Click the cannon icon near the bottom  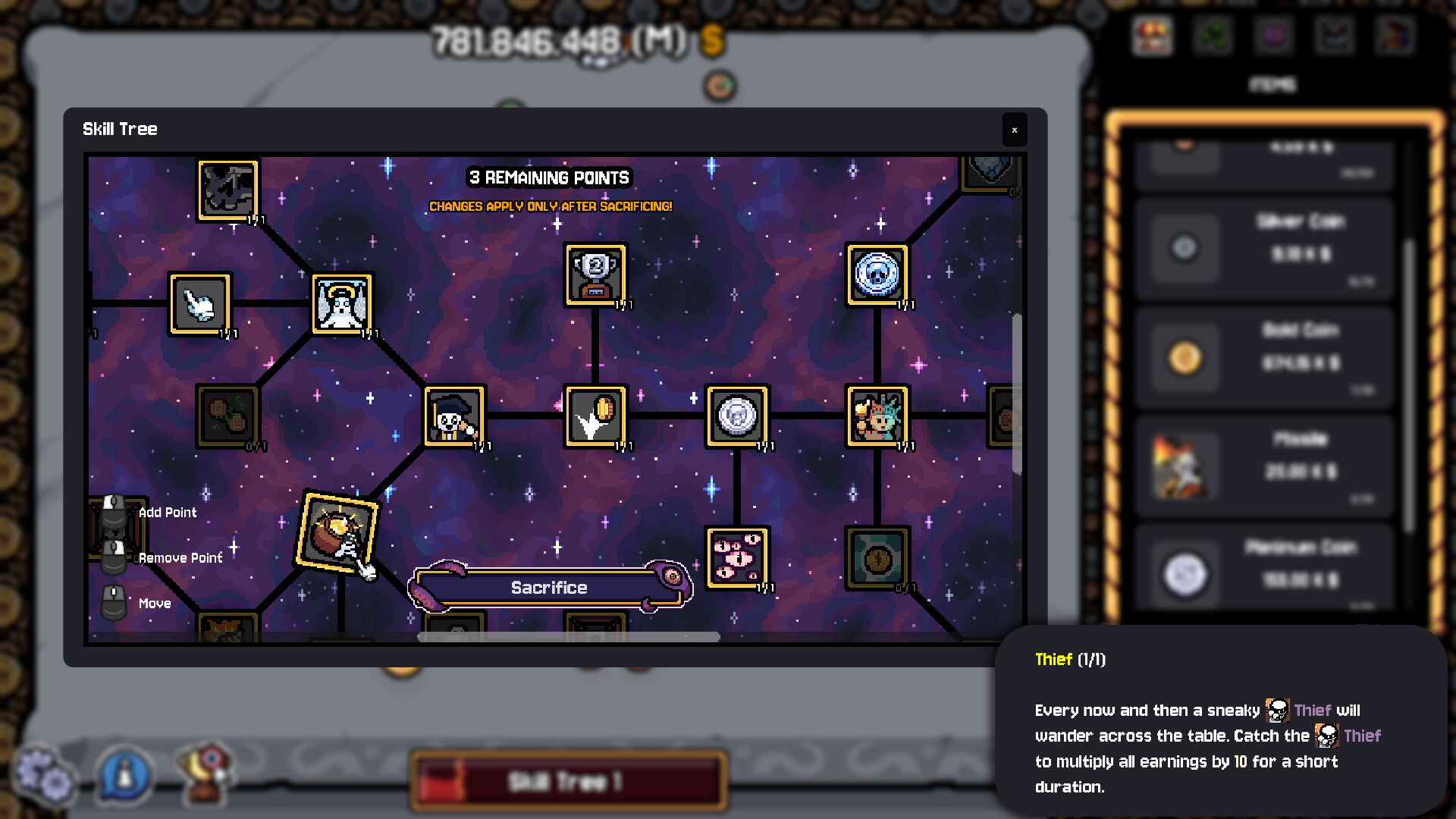pyautogui.click(x=203, y=773)
